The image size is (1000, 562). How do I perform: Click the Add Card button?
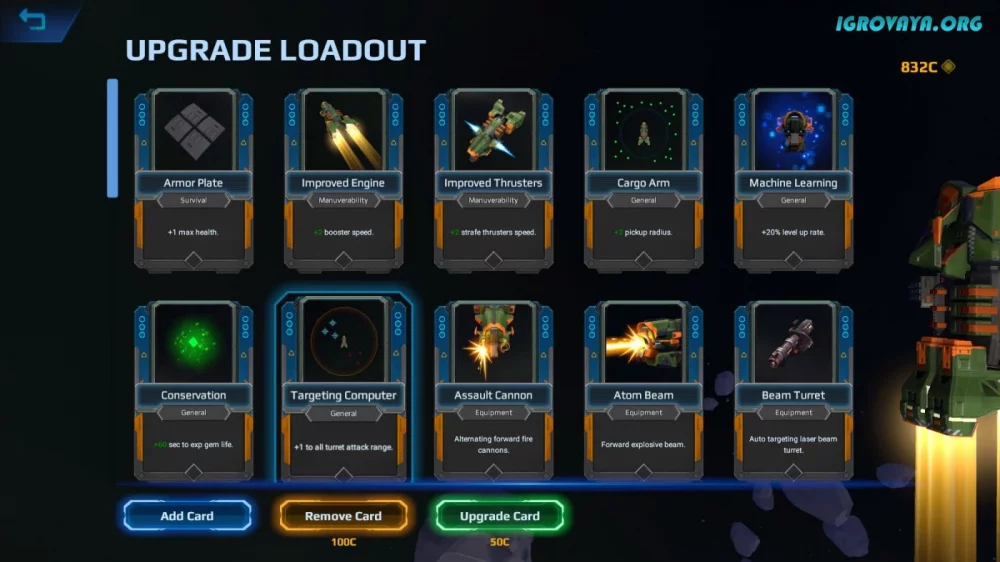click(x=187, y=516)
